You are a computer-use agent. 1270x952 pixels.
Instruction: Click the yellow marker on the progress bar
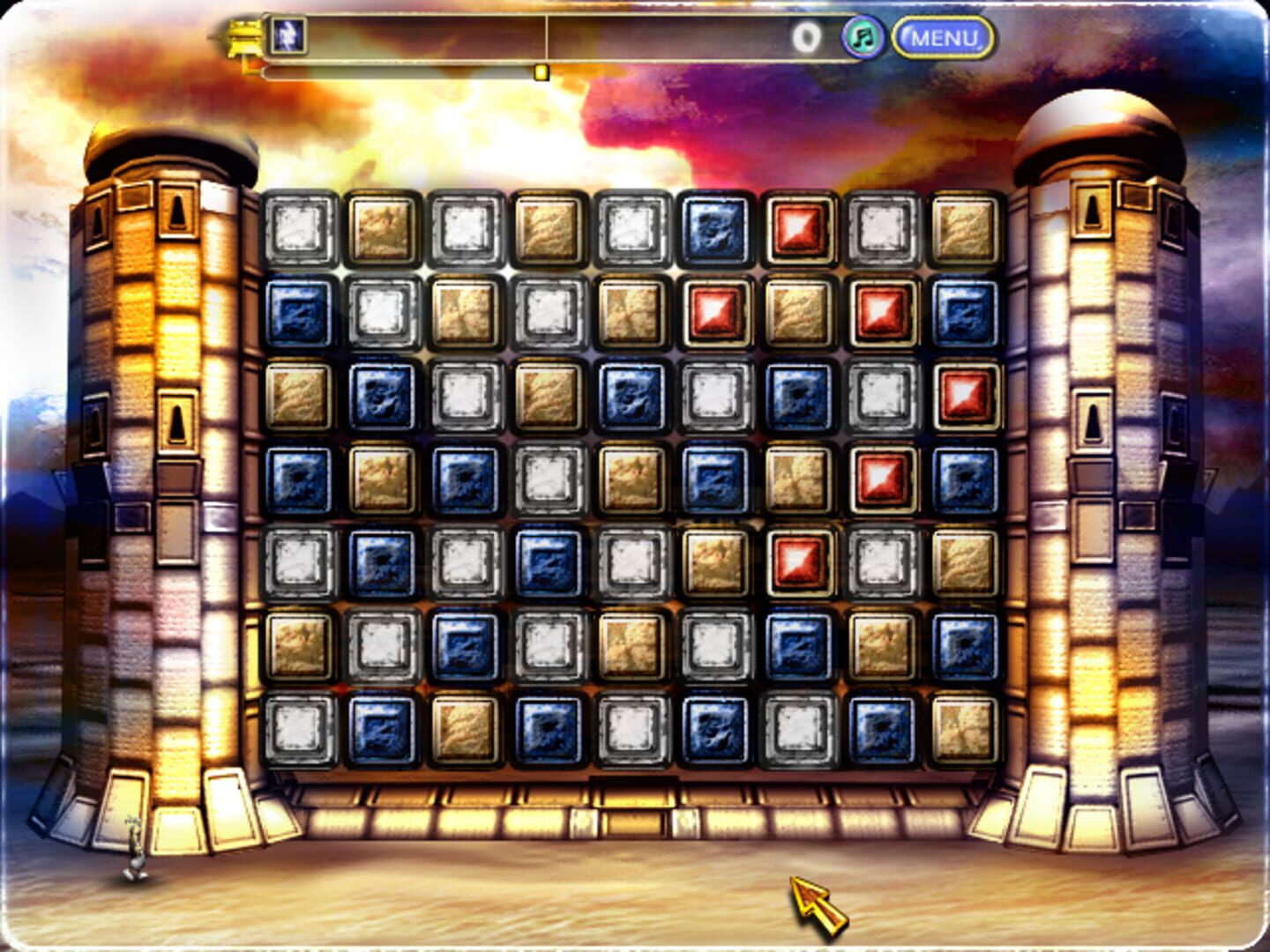point(541,72)
